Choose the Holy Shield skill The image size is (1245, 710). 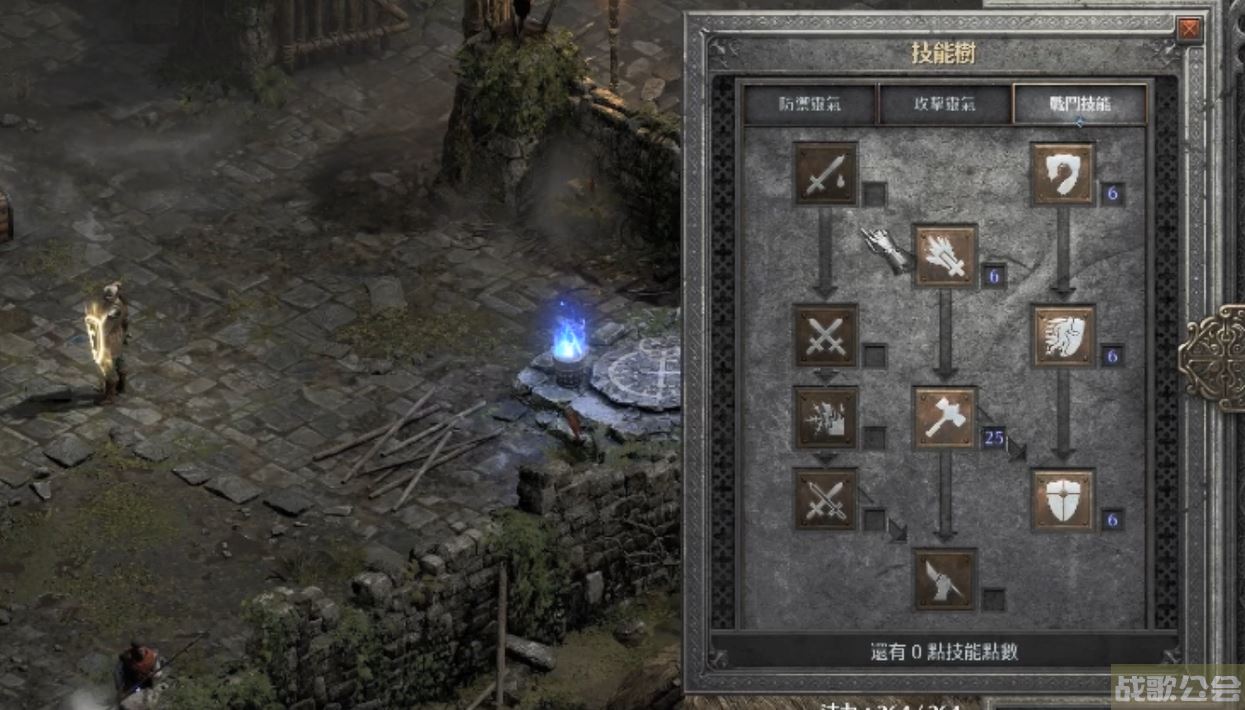1063,499
